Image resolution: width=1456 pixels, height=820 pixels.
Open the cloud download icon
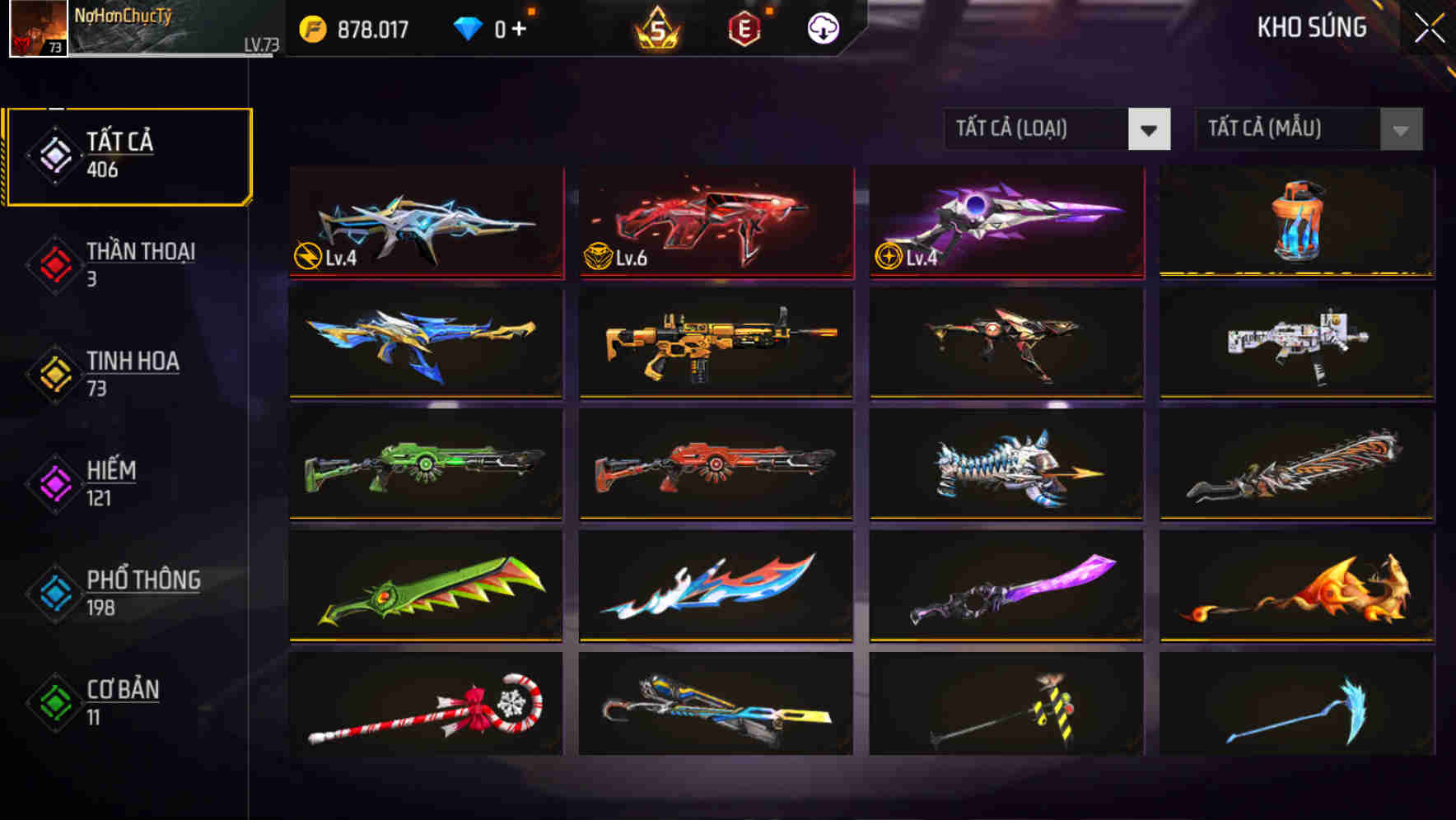[x=821, y=27]
